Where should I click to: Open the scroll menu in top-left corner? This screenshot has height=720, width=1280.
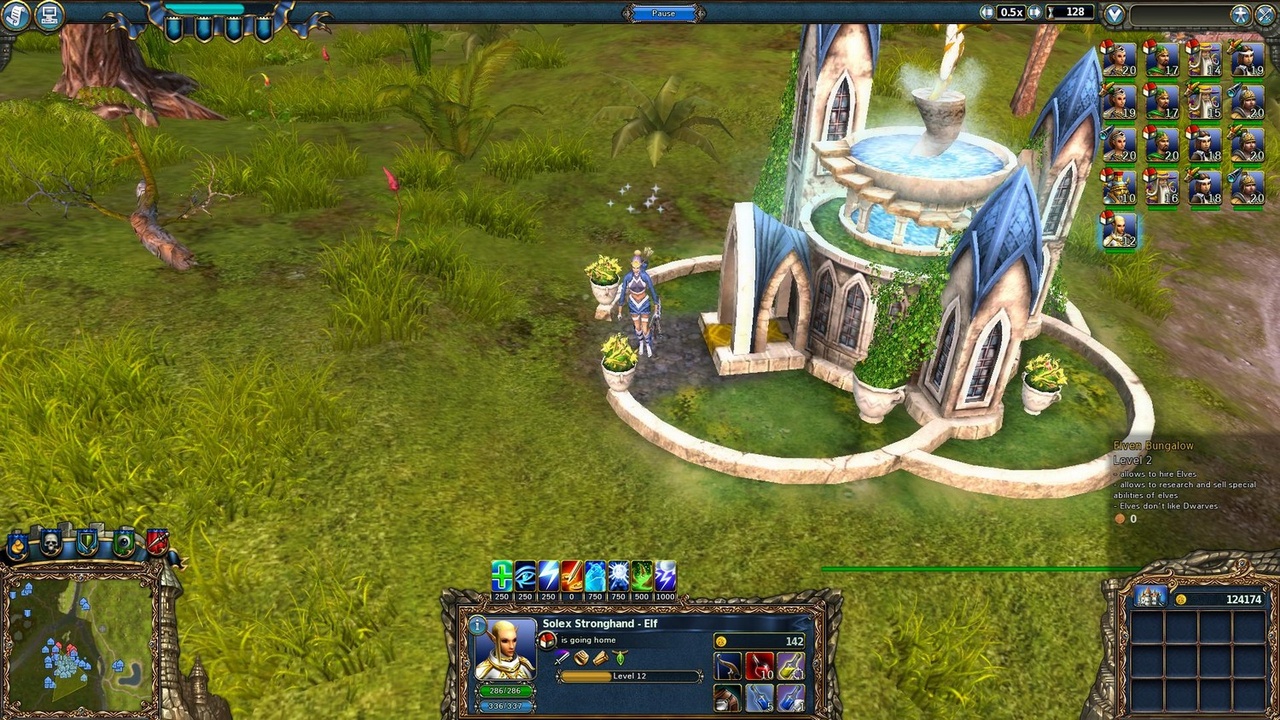click(x=17, y=13)
